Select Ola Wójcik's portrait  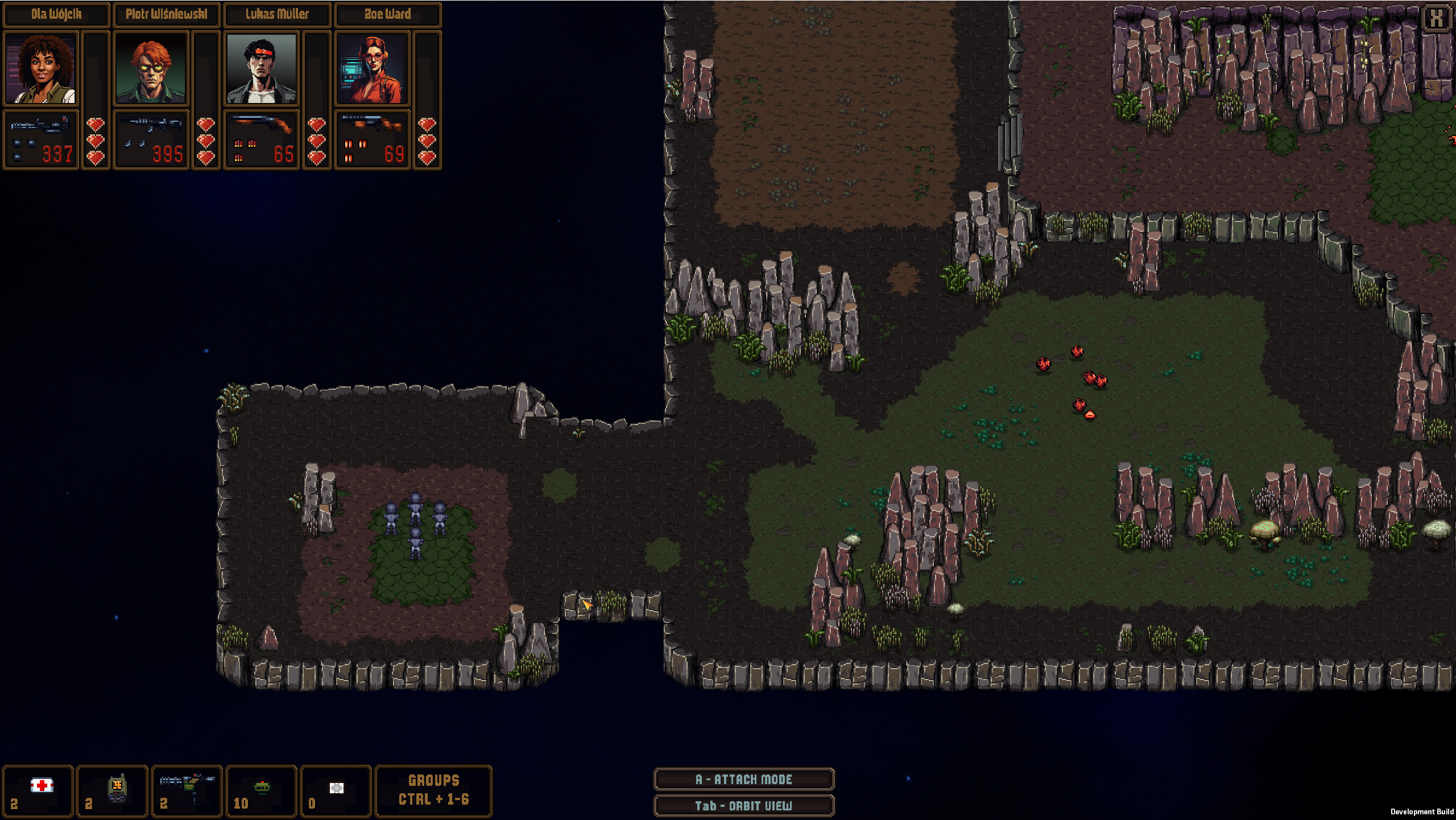tap(40, 69)
